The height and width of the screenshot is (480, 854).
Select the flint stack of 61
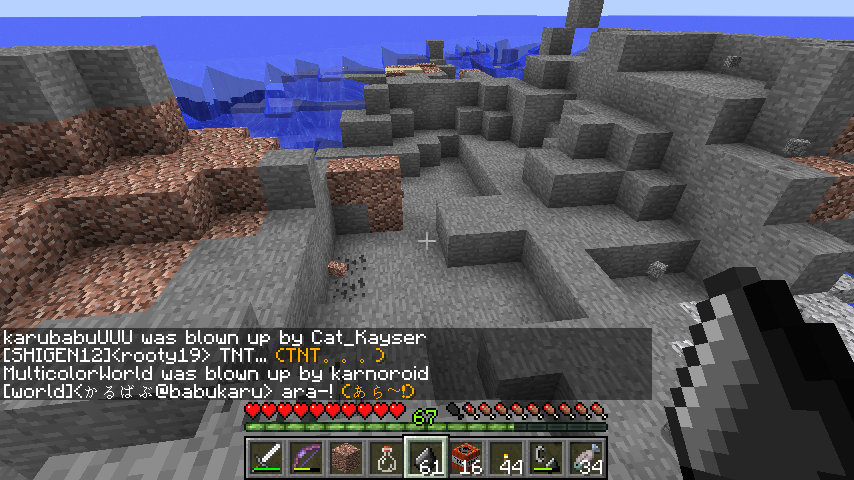click(x=427, y=458)
